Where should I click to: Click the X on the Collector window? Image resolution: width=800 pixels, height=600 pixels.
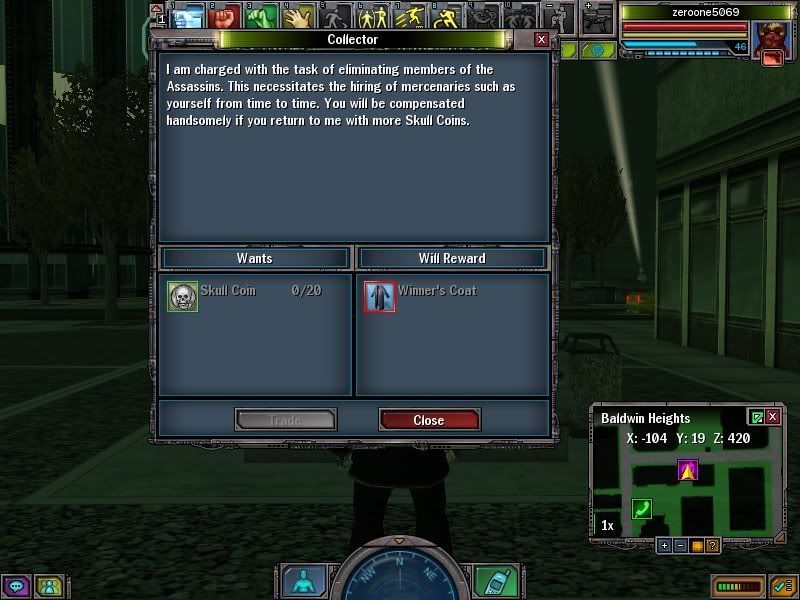point(541,39)
